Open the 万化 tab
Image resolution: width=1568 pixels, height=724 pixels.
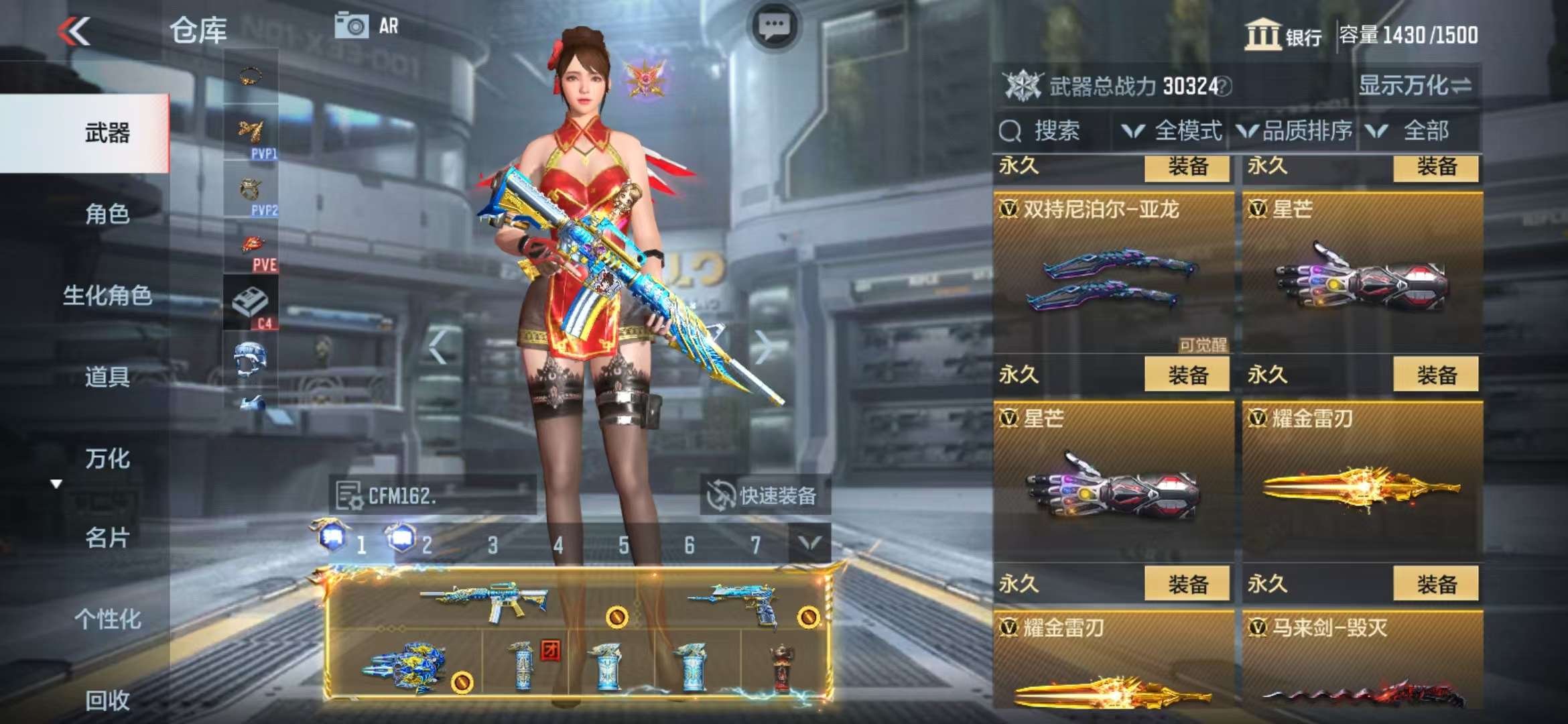tap(107, 459)
